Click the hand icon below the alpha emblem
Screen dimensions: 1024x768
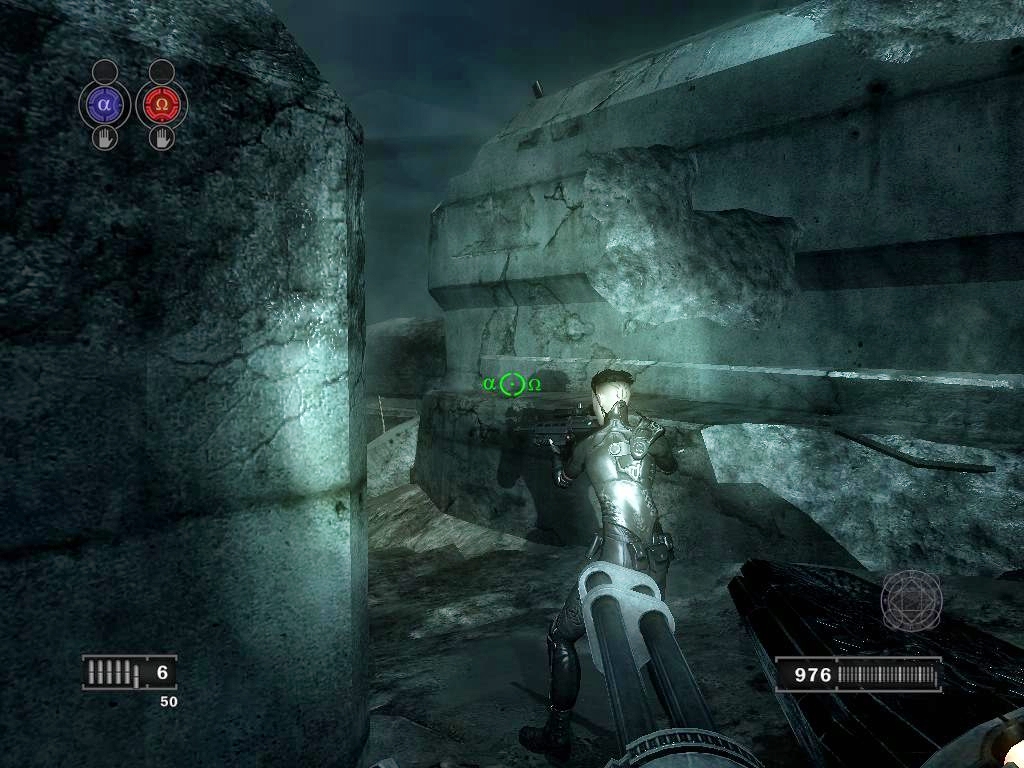point(105,137)
